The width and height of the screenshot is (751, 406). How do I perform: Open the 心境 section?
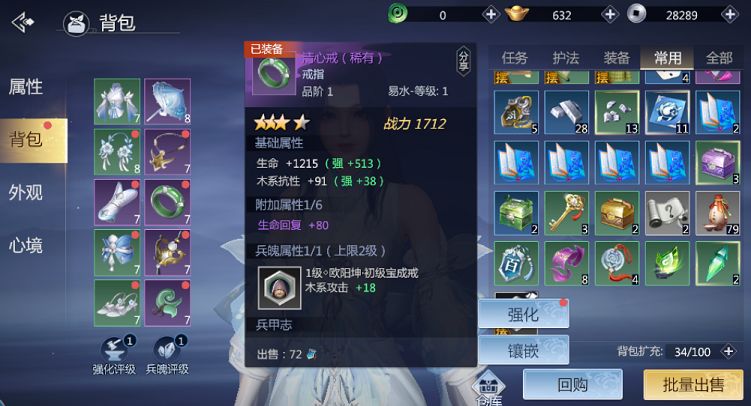(x=26, y=244)
